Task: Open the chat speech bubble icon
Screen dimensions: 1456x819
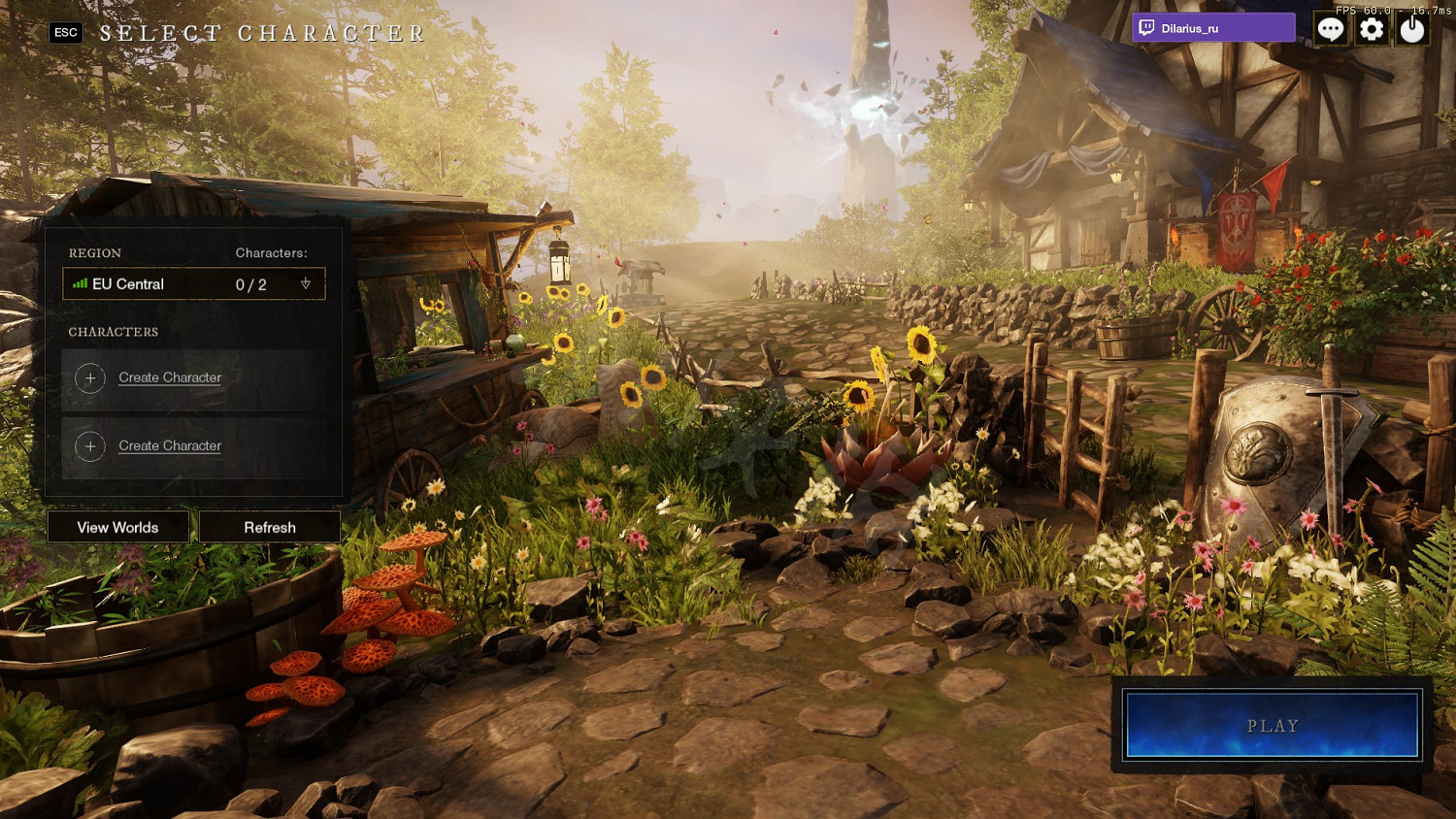Action: pos(1330,29)
